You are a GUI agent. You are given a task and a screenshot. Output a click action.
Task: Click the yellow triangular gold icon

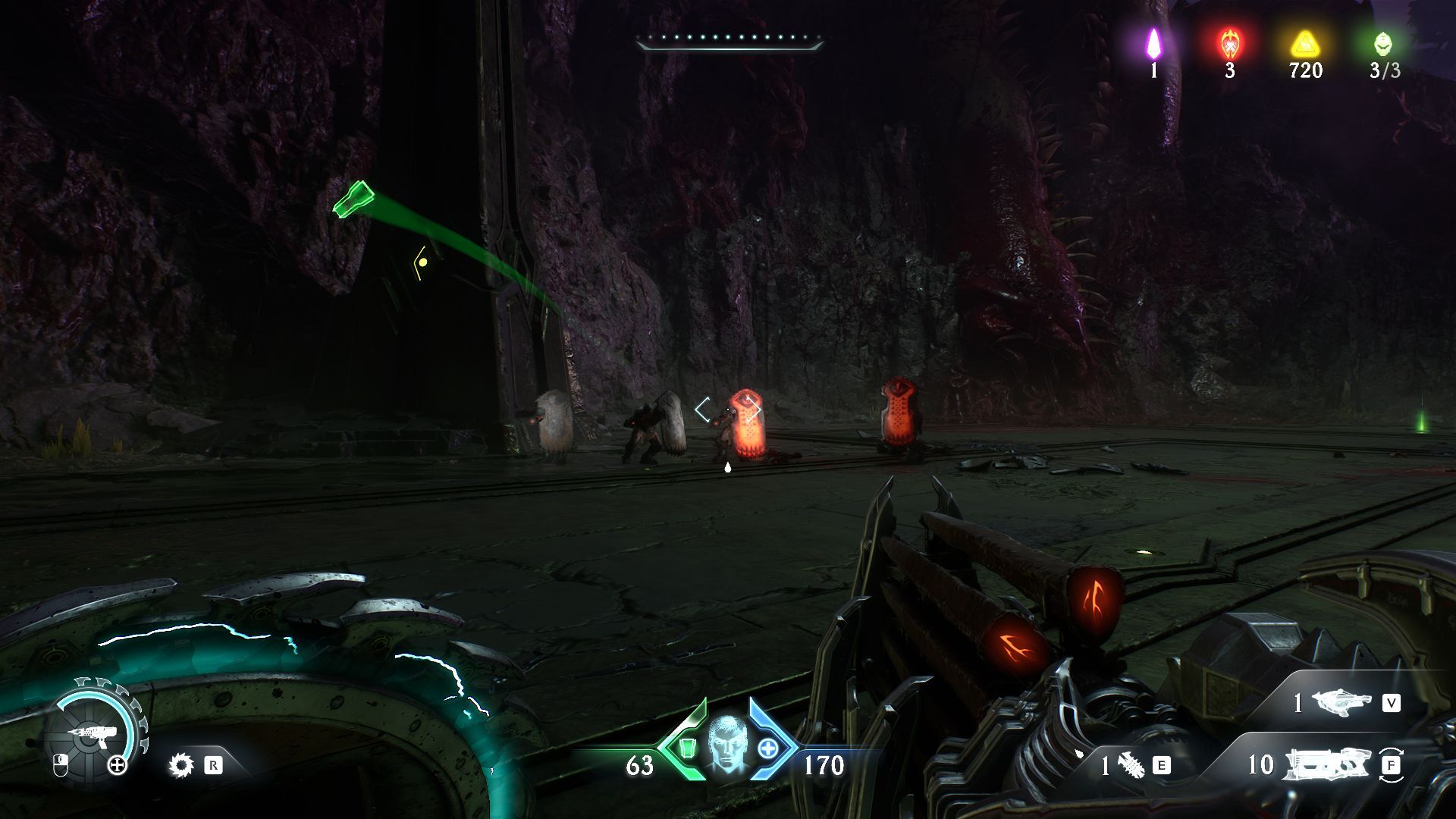point(1304,44)
